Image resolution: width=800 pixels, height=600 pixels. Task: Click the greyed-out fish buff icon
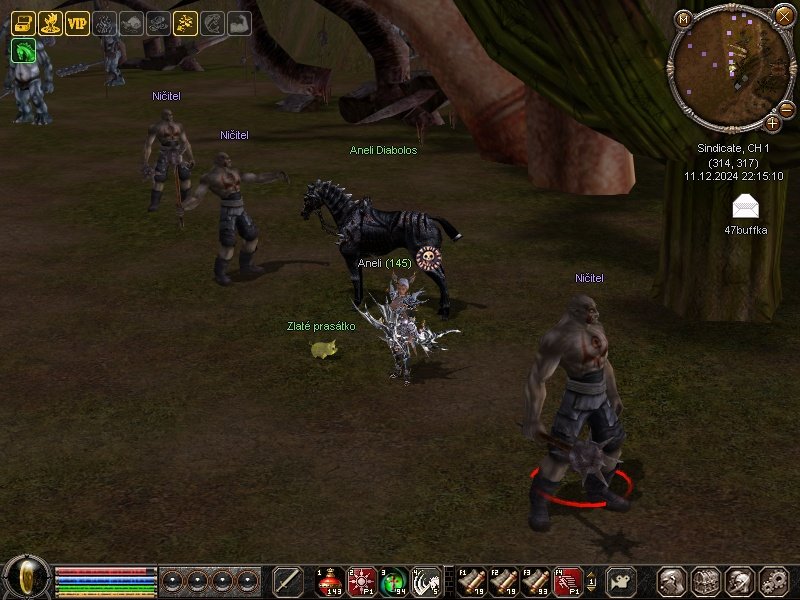tap(131, 23)
